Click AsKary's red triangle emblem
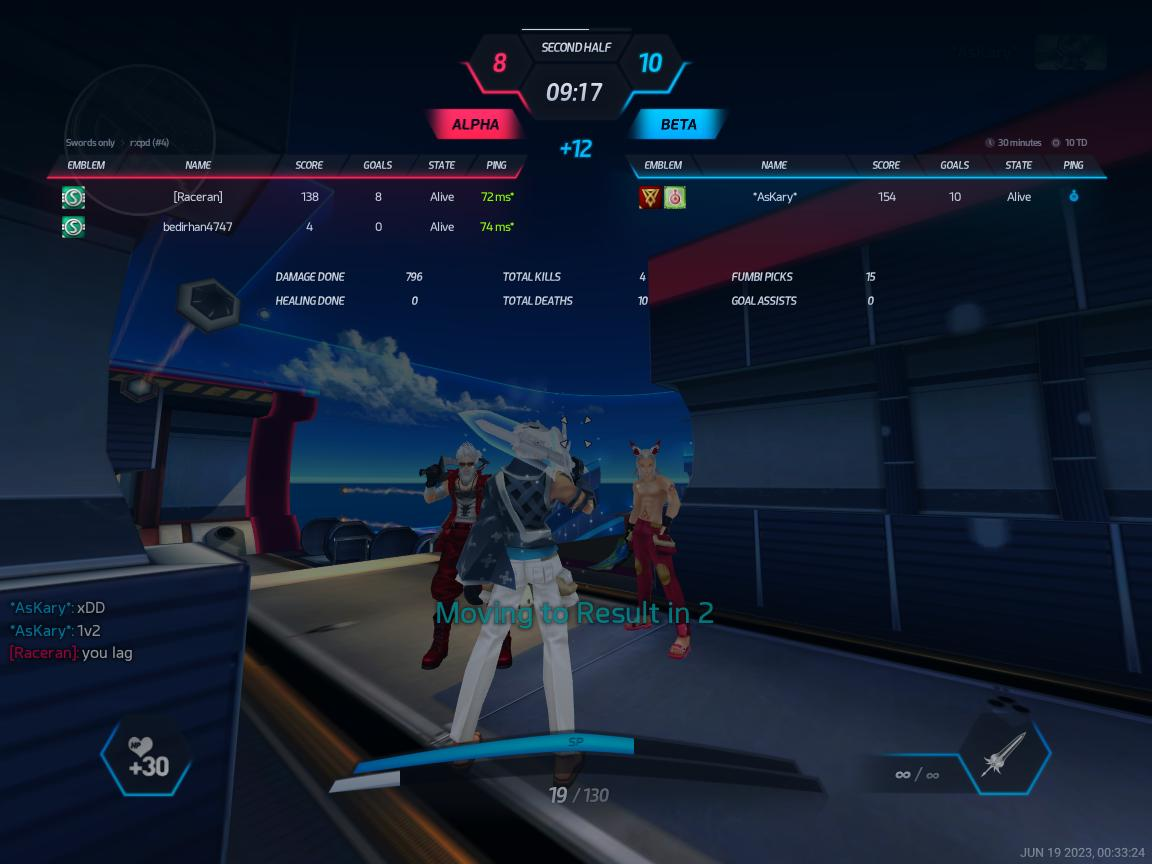This screenshot has height=864, width=1152. (649, 197)
